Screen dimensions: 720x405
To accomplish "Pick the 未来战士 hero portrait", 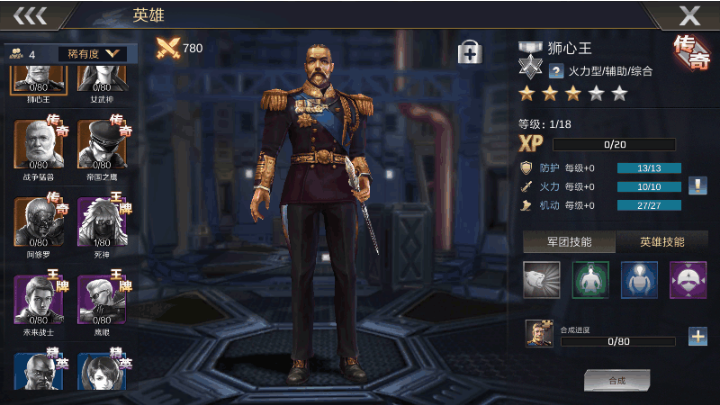I will point(39,297).
